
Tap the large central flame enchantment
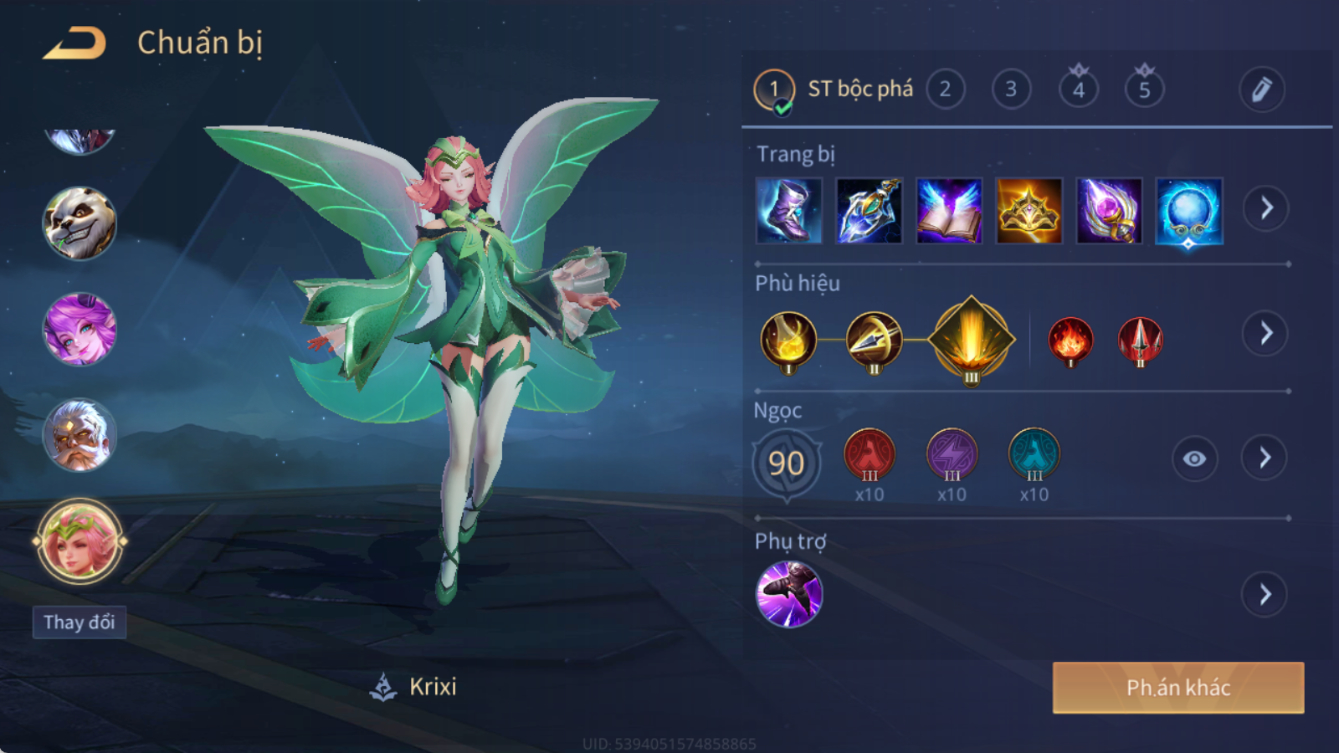click(x=971, y=340)
